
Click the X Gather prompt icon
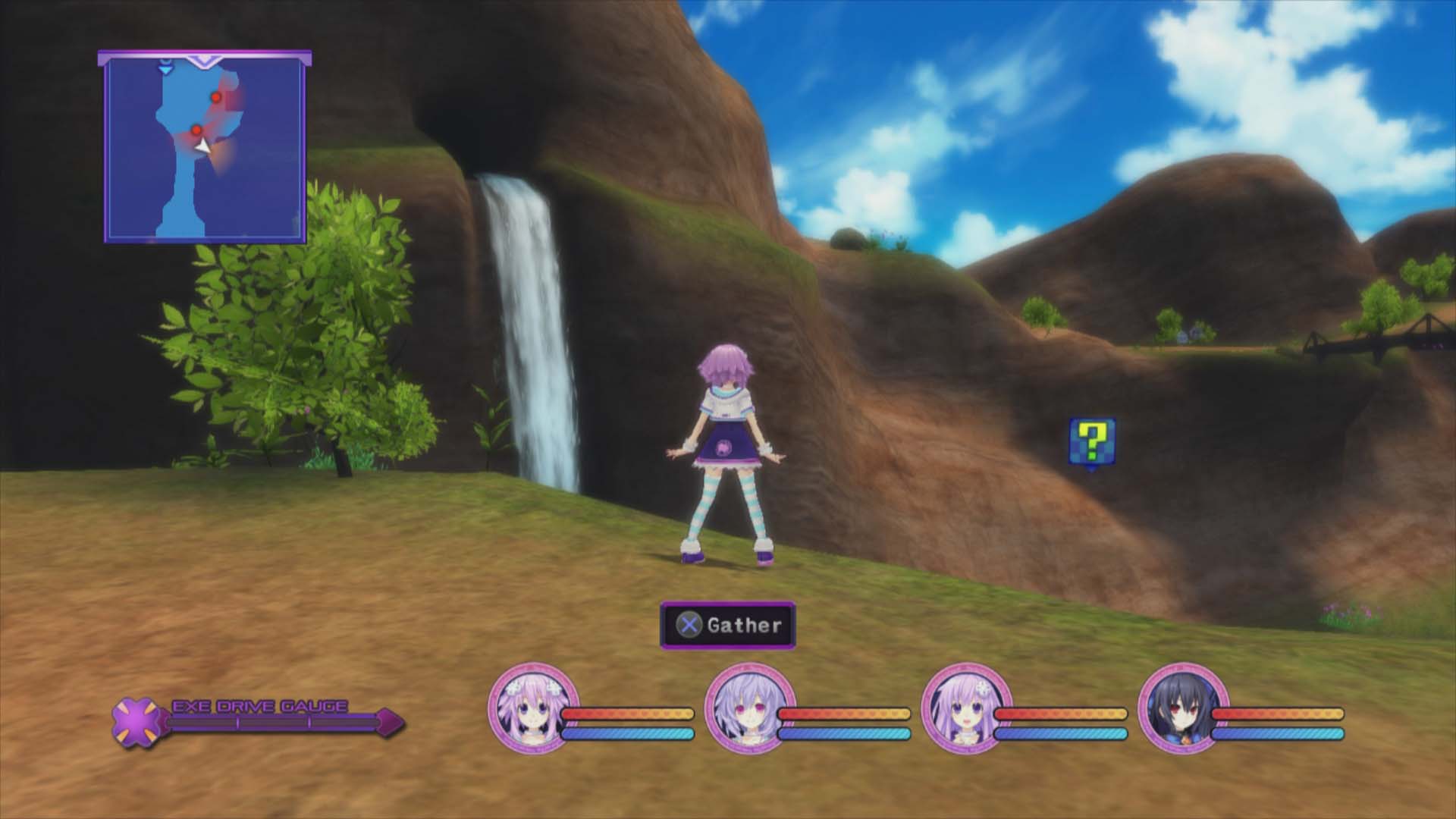[691, 626]
